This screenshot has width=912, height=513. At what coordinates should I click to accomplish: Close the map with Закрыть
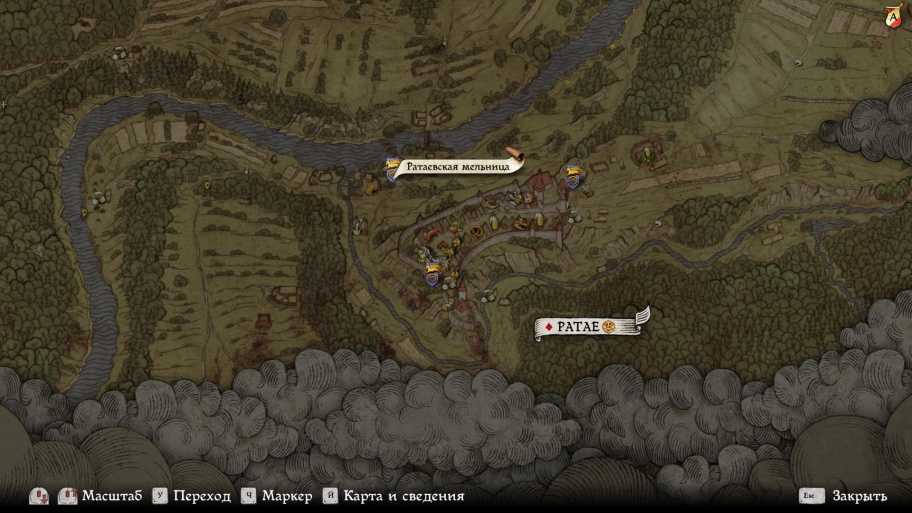coord(852,496)
